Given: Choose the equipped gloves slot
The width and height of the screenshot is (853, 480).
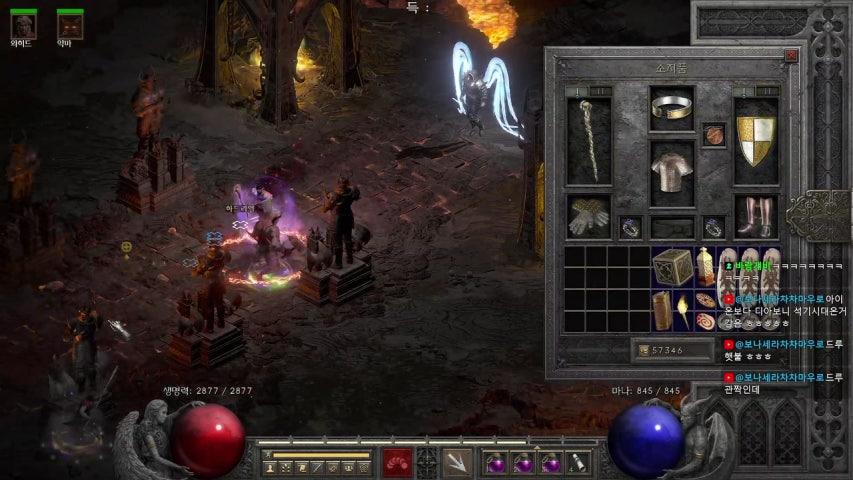Looking at the screenshot, I should click(x=588, y=216).
